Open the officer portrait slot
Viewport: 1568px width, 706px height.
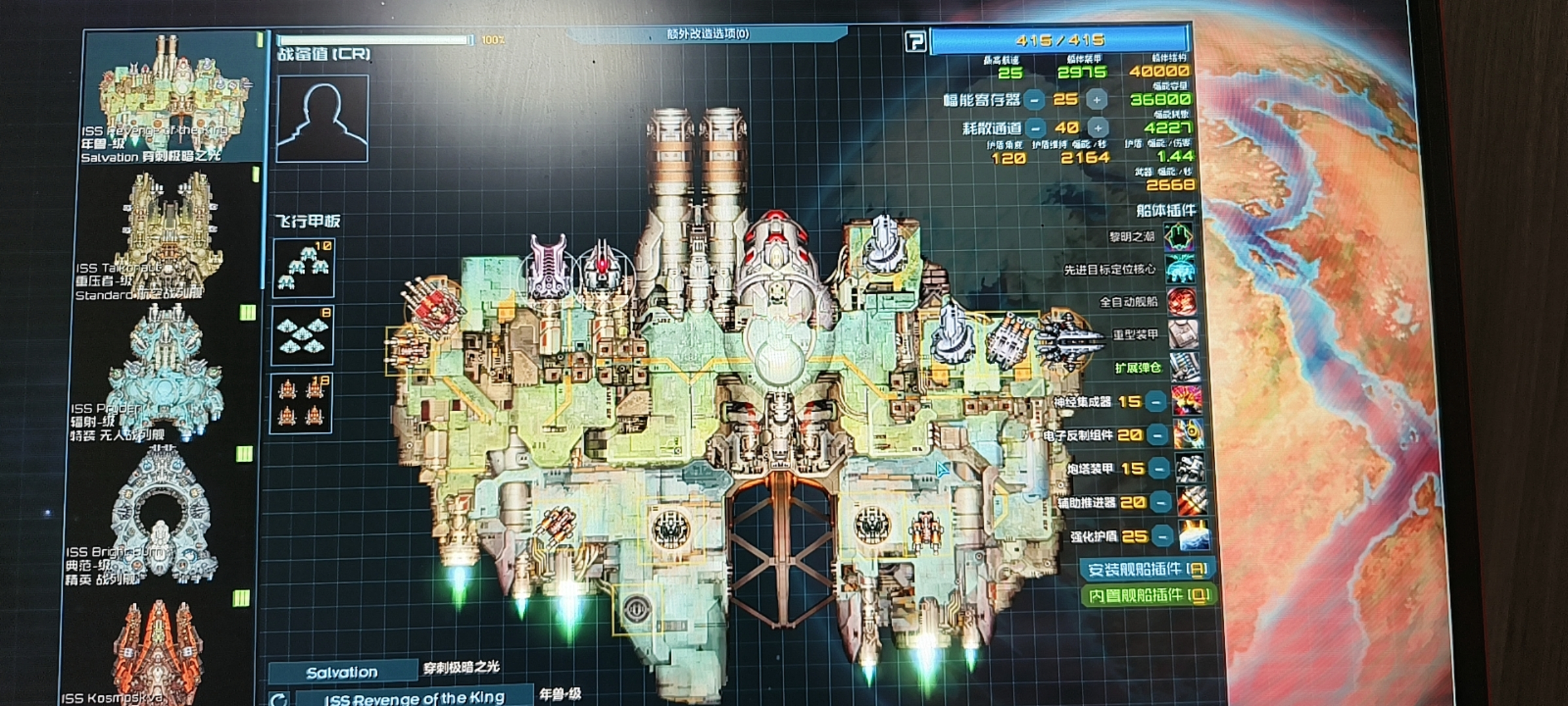click(x=322, y=118)
